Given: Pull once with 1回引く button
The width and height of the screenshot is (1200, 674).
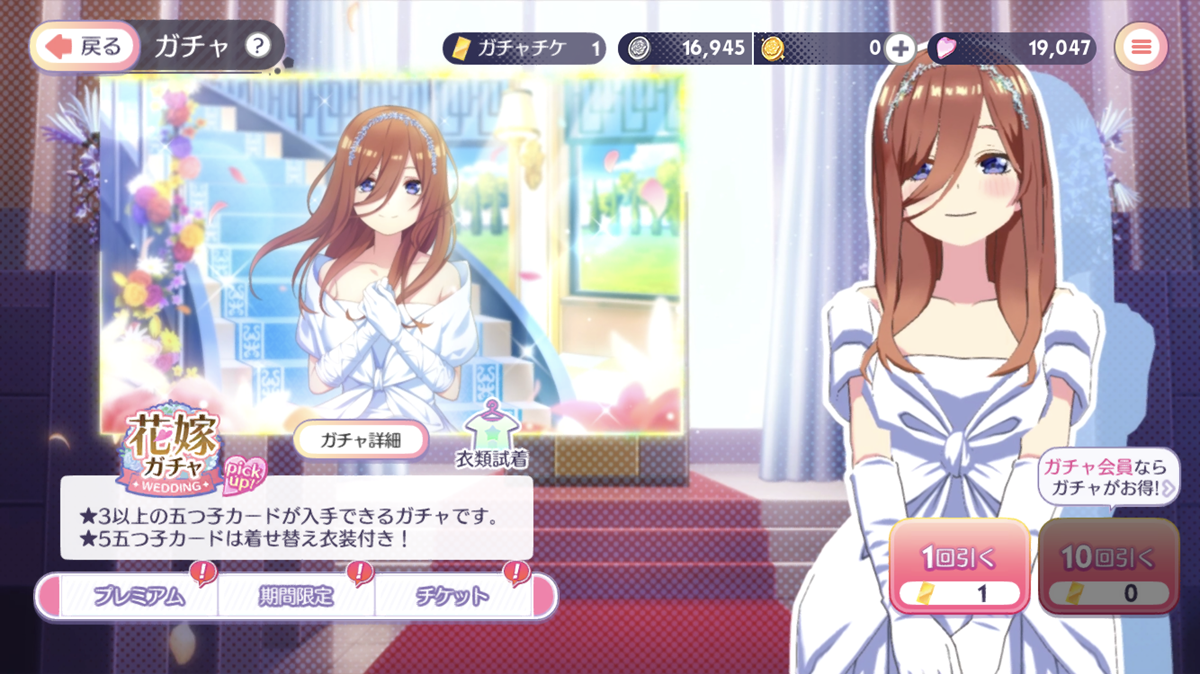Looking at the screenshot, I should coord(960,566).
